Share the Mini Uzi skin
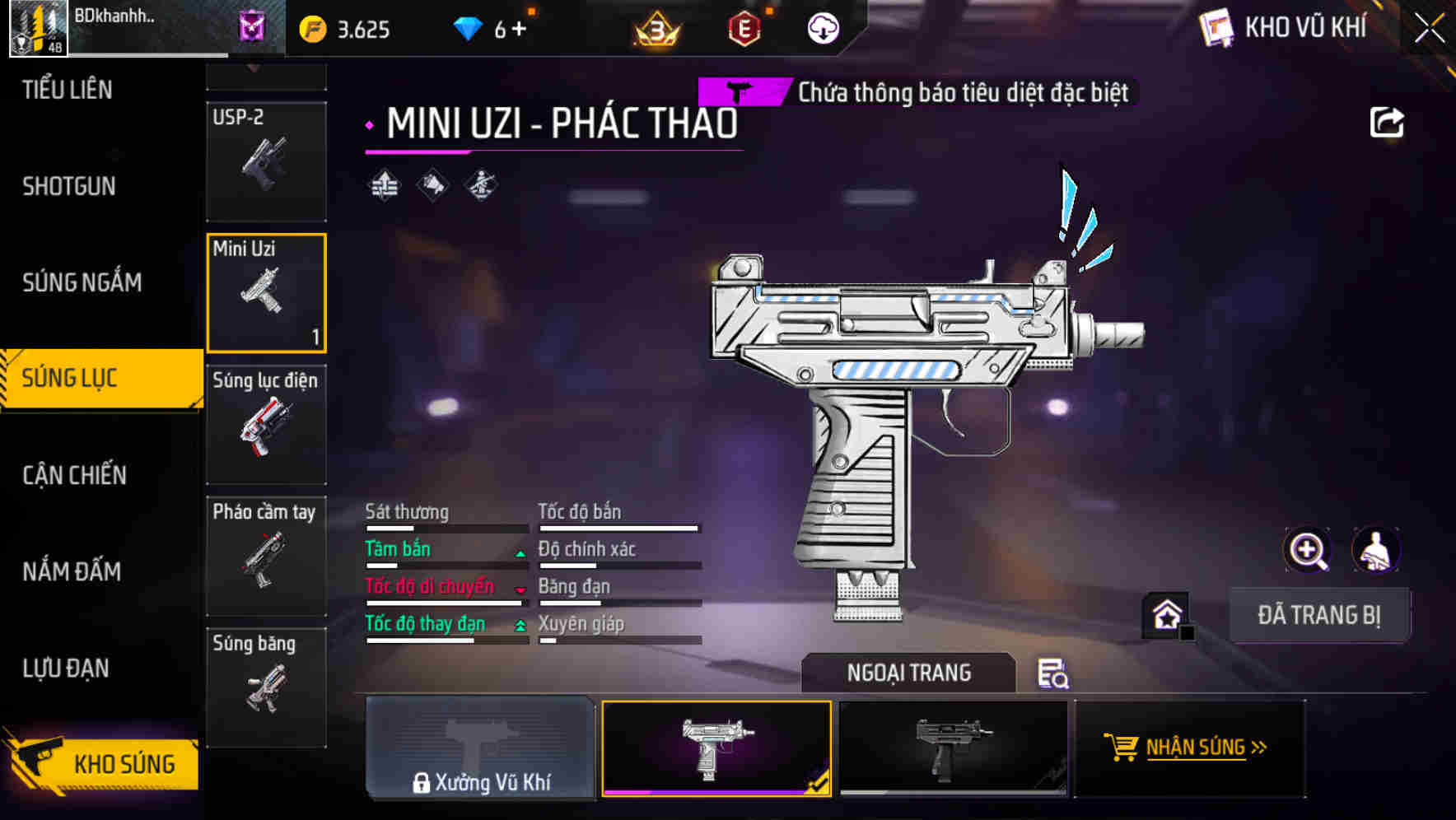1456x820 pixels. pos(1386,123)
